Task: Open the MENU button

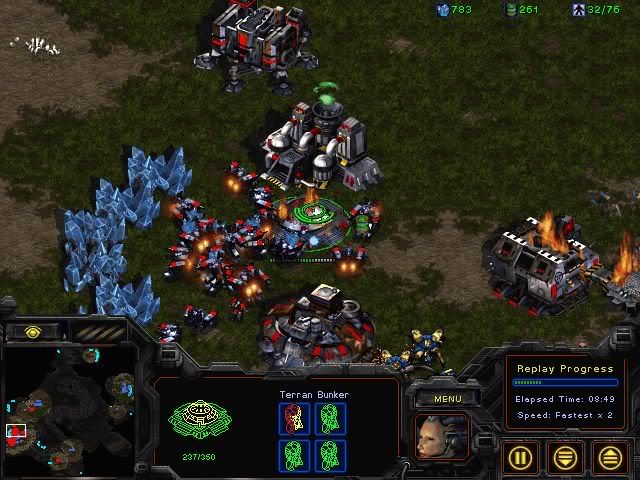Action: [447, 399]
